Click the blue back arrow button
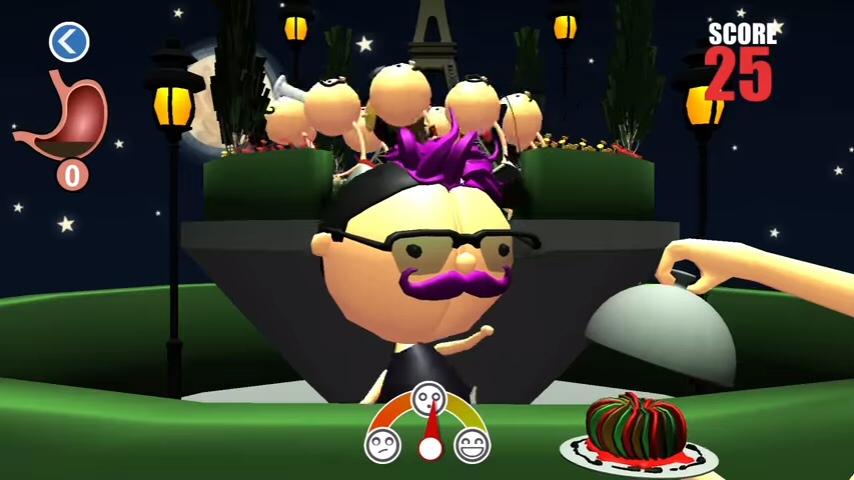 click(69, 42)
